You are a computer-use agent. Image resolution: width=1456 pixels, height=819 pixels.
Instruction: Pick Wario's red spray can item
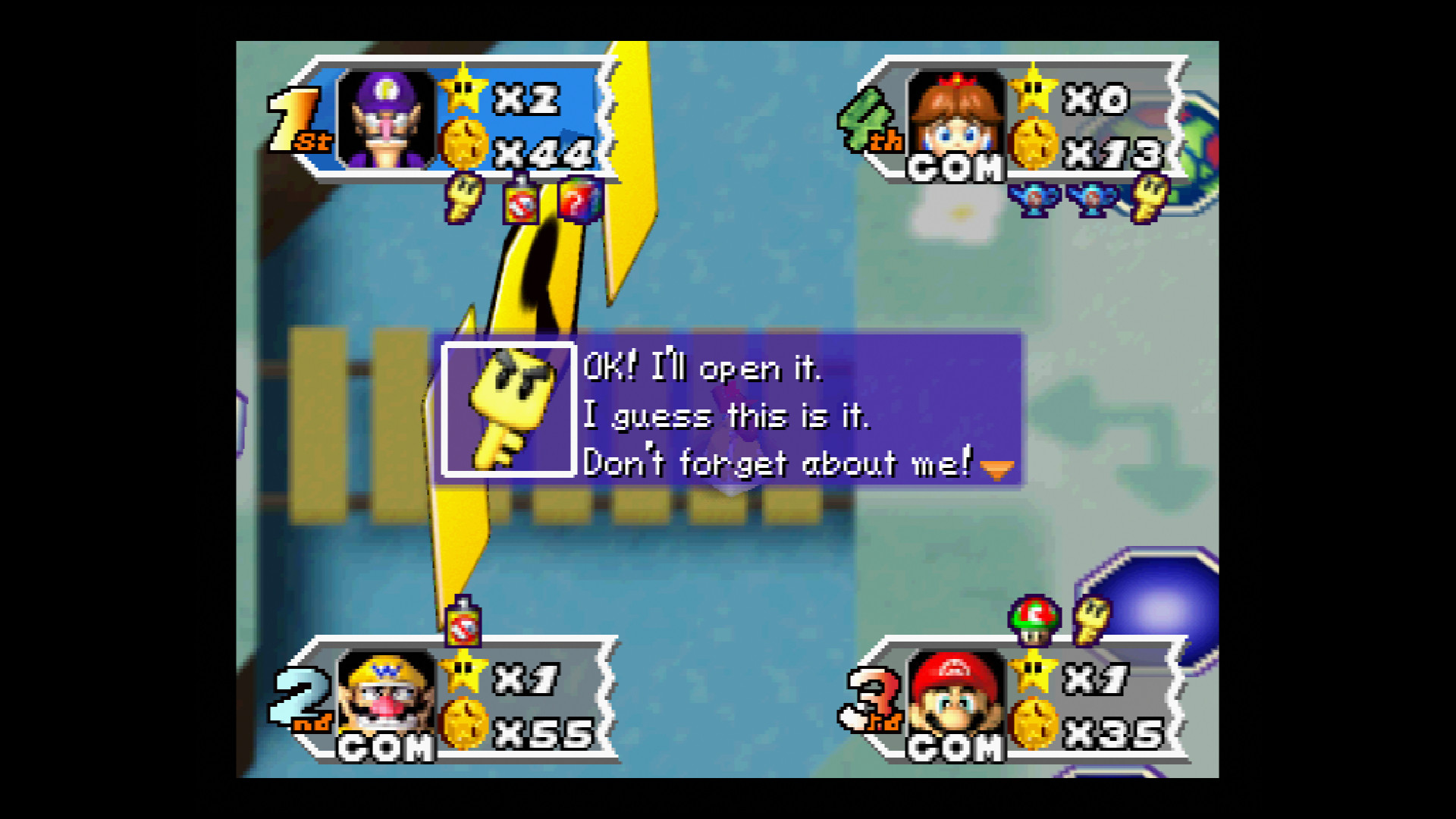[x=463, y=622]
